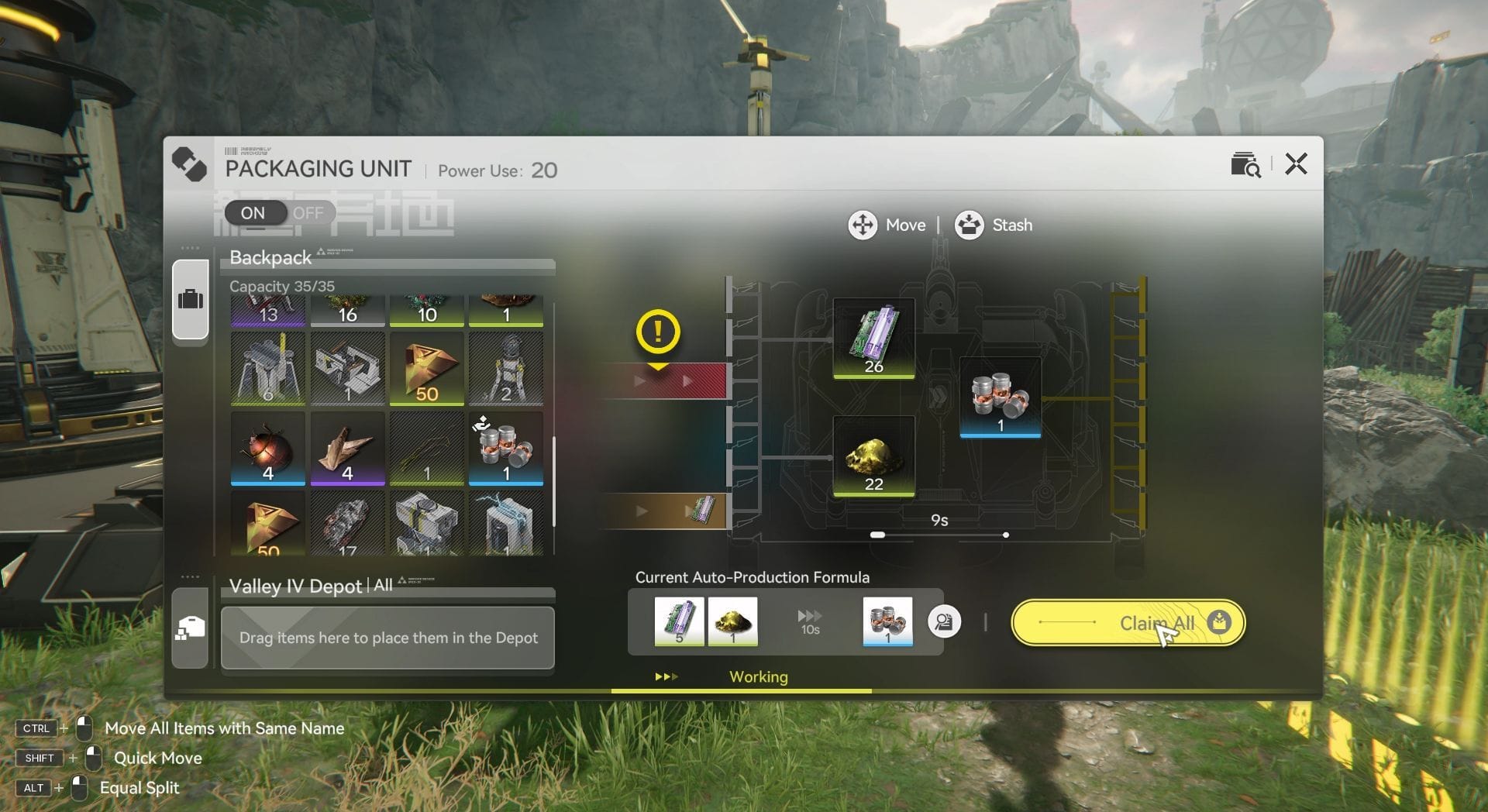1488x812 pixels.
Task: Claim all produced items
Action: coord(1128,623)
